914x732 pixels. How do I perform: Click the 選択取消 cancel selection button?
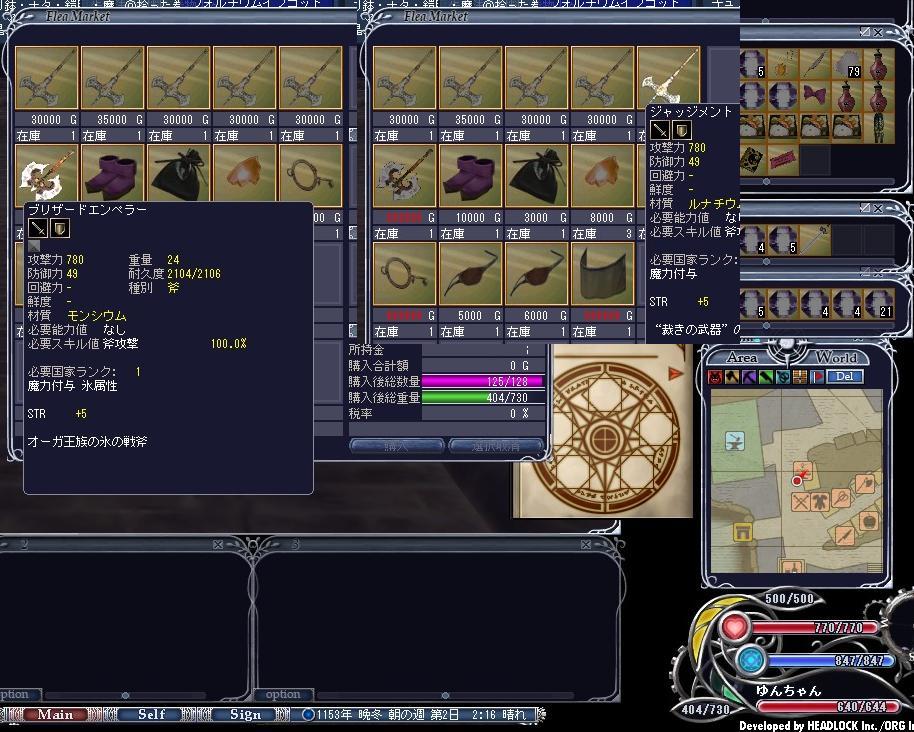point(496,446)
